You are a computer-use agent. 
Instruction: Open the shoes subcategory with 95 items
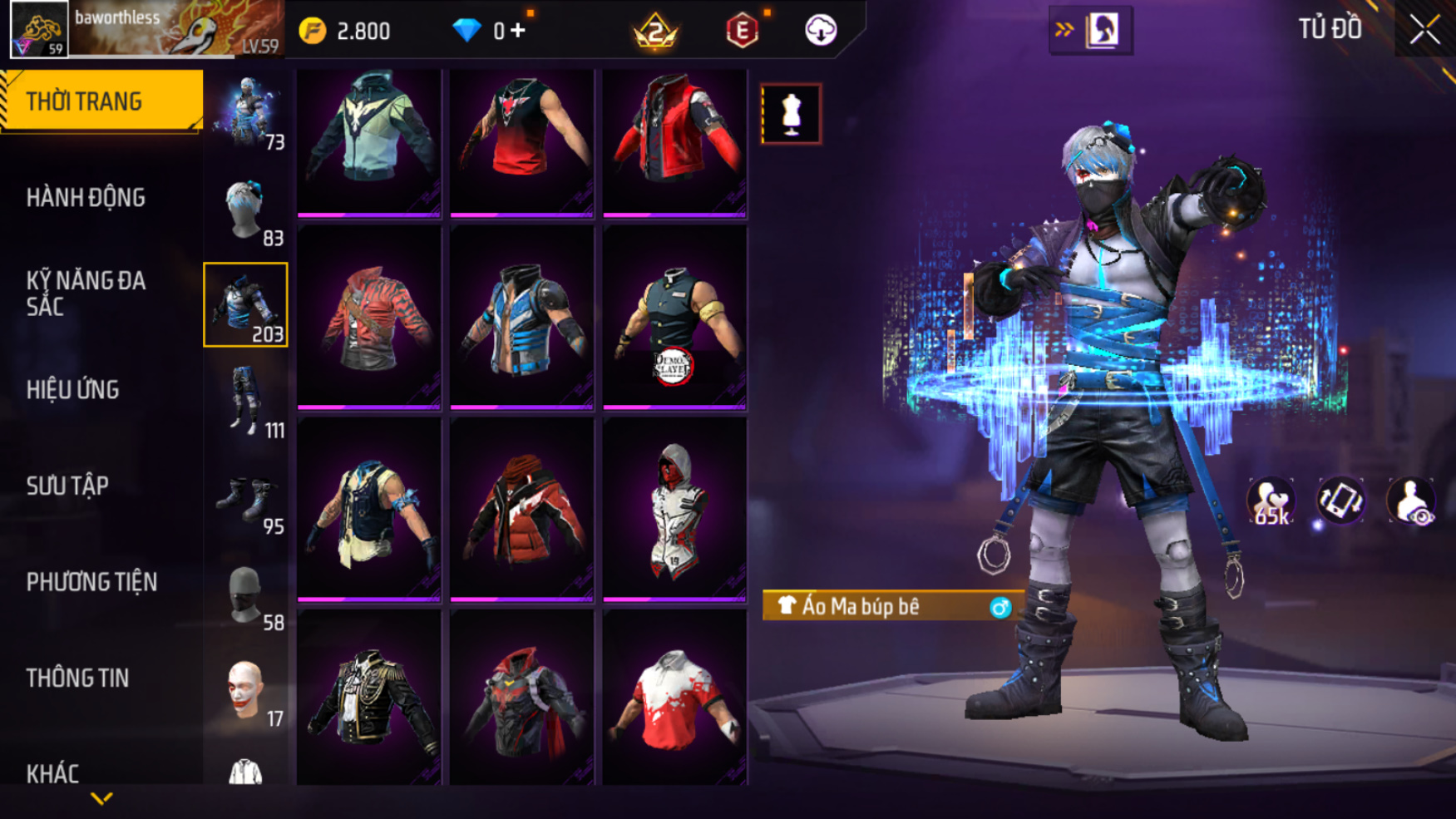[x=246, y=501]
